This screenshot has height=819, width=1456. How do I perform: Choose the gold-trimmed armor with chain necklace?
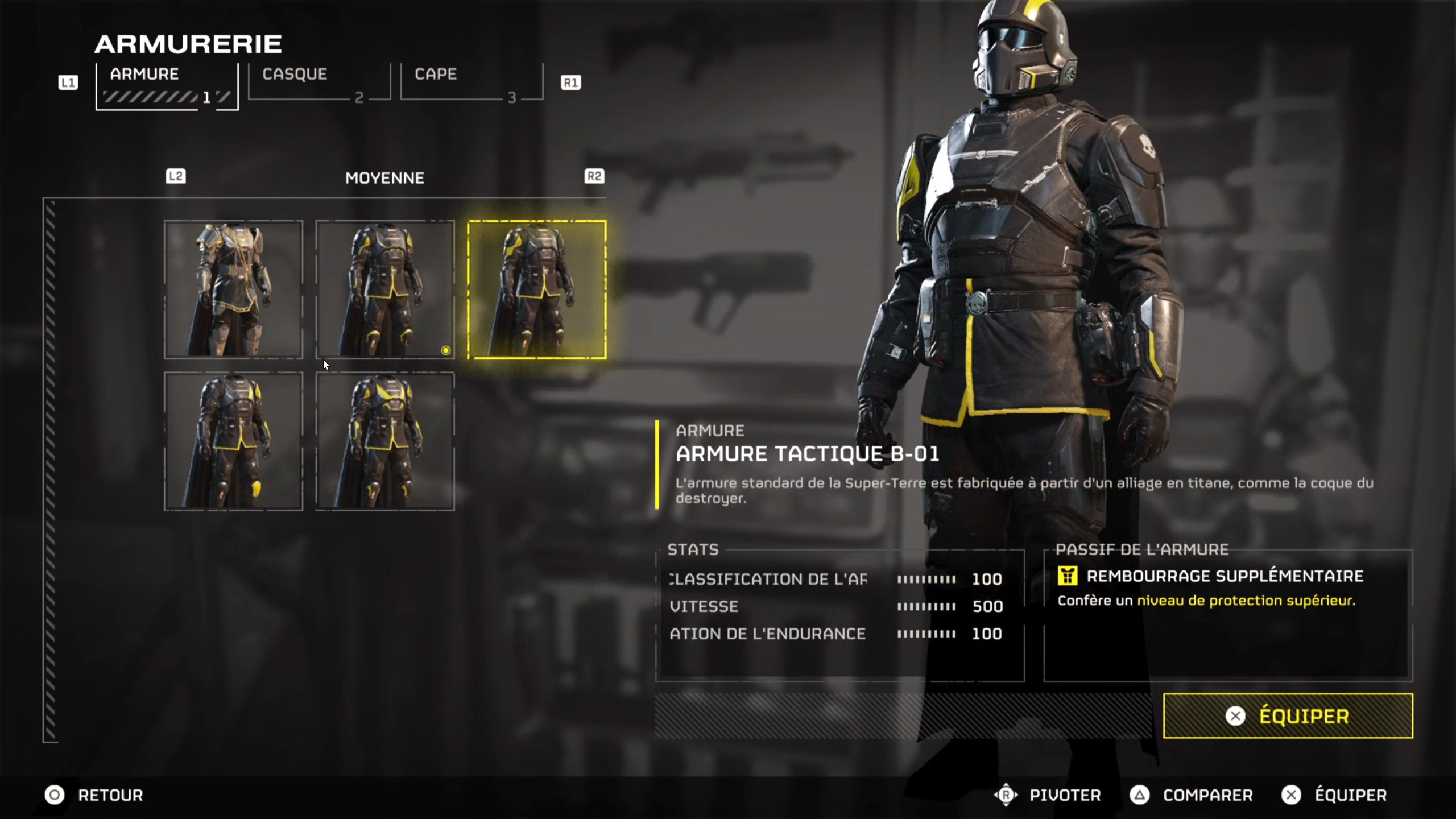click(233, 289)
